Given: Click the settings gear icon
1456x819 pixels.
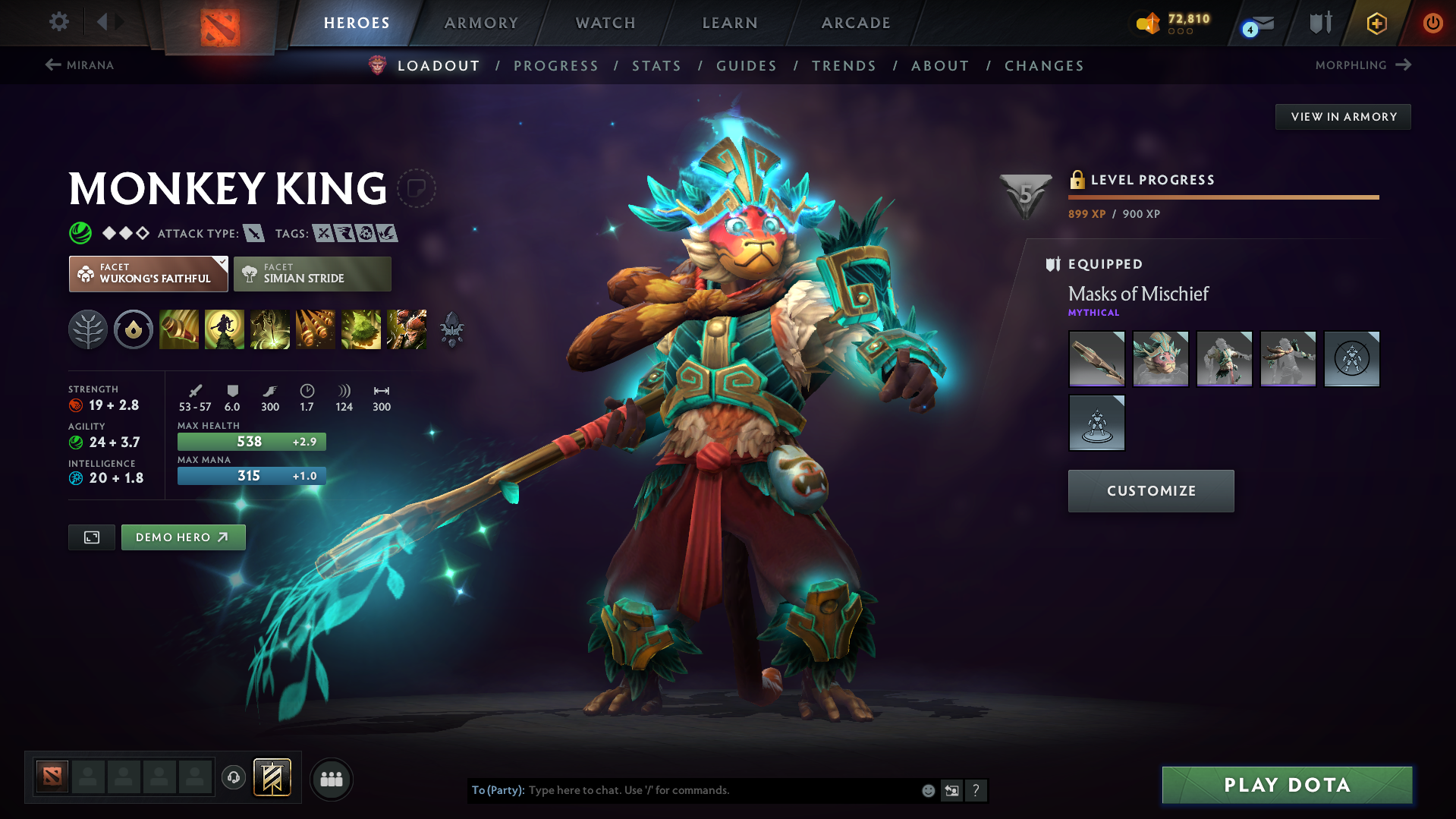Looking at the screenshot, I should (58, 22).
